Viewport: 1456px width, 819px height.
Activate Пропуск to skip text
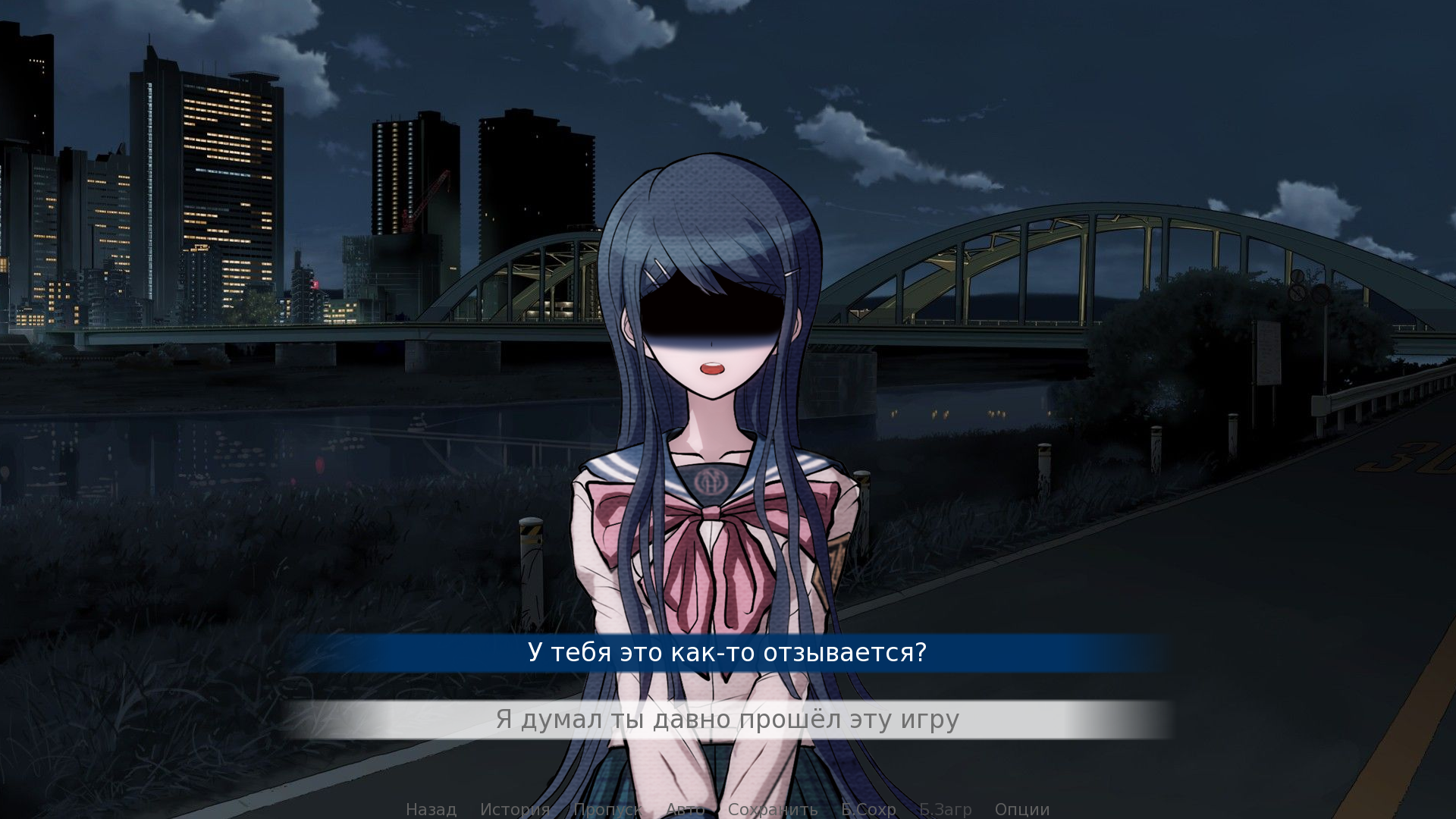pyautogui.click(x=607, y=809)
